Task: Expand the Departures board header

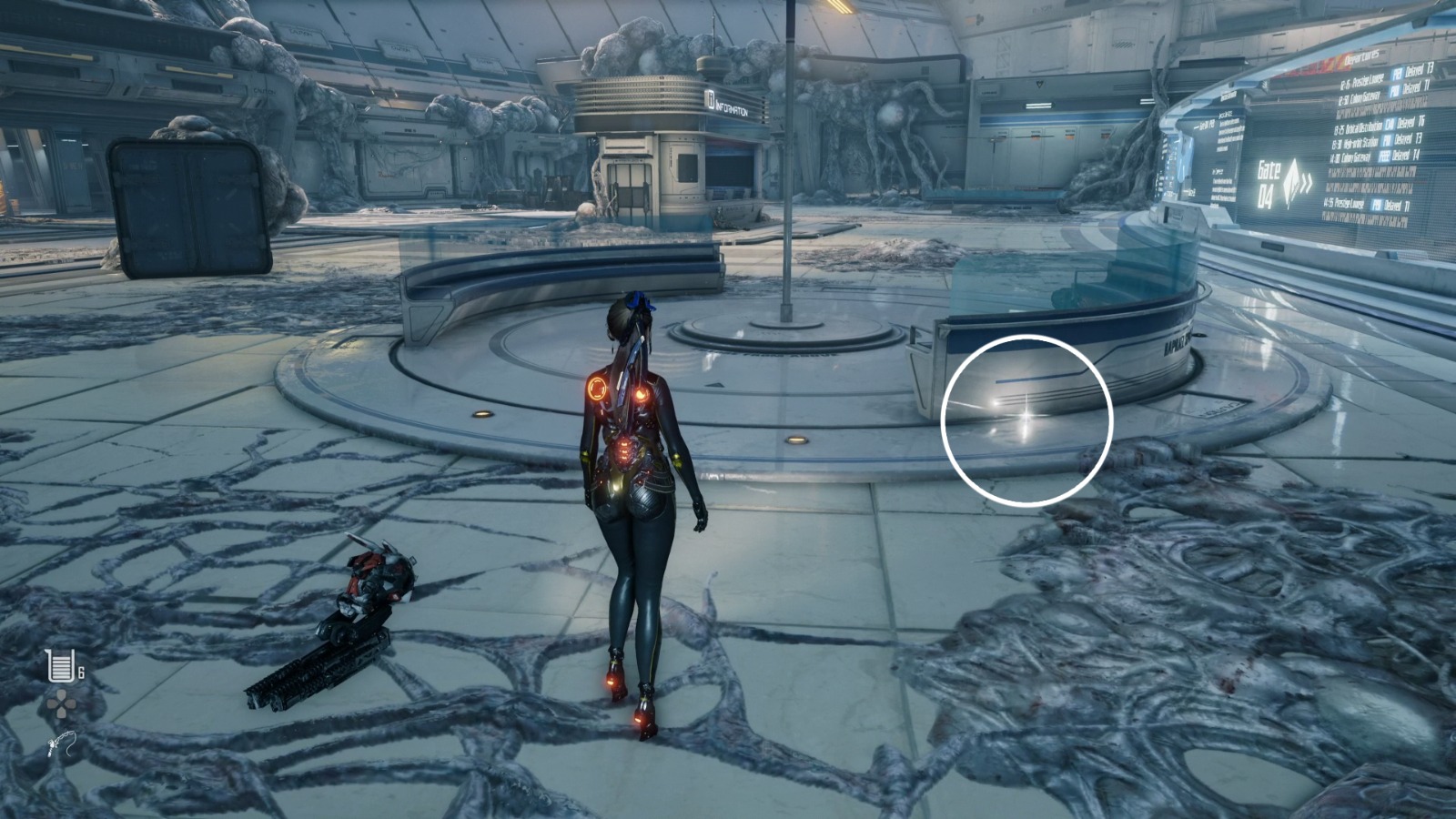Action: click(x=1361, y=59)
